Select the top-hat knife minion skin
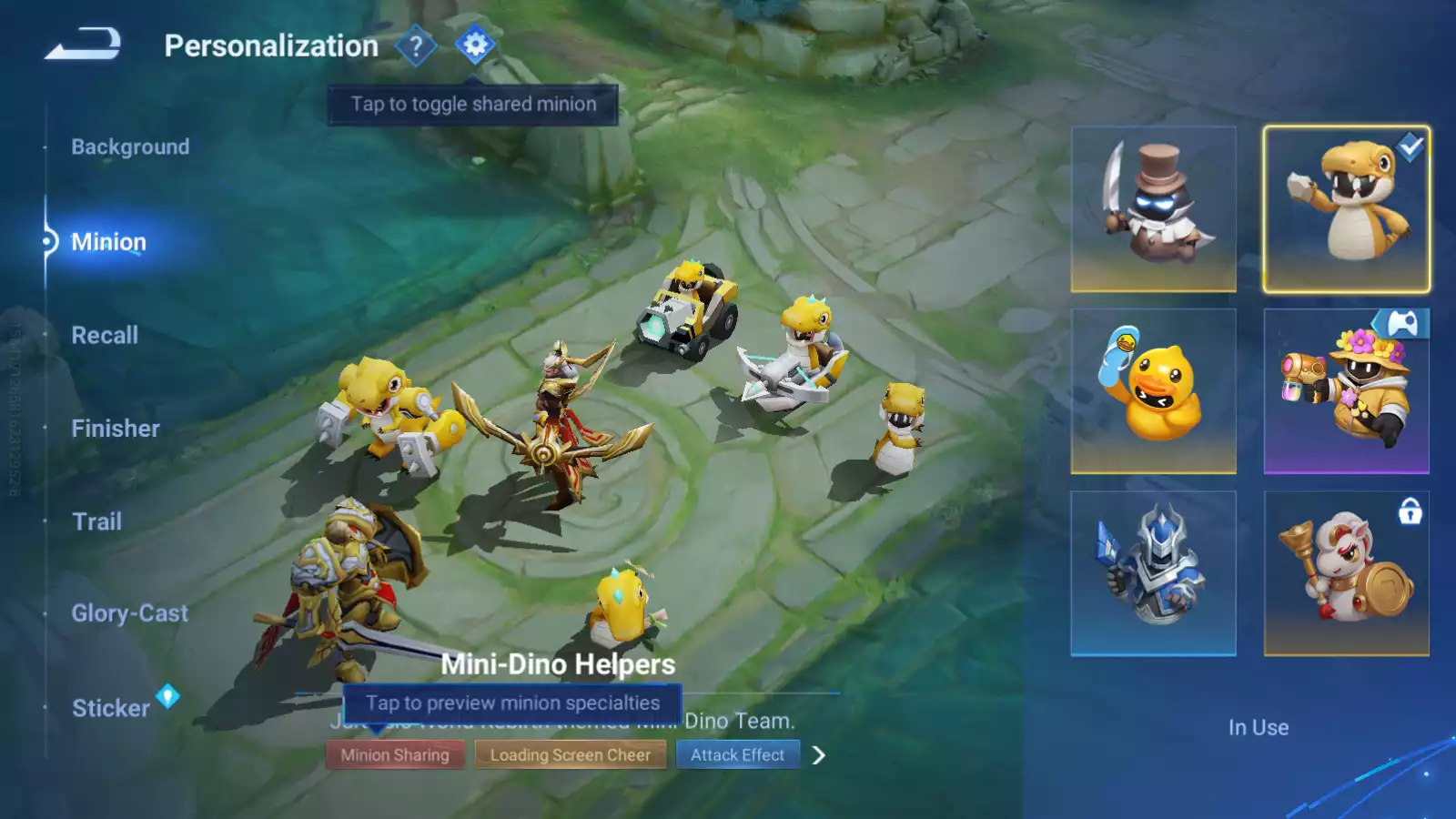The height and width of the screenshot is (819, 1456). [x=1153, y=209]
